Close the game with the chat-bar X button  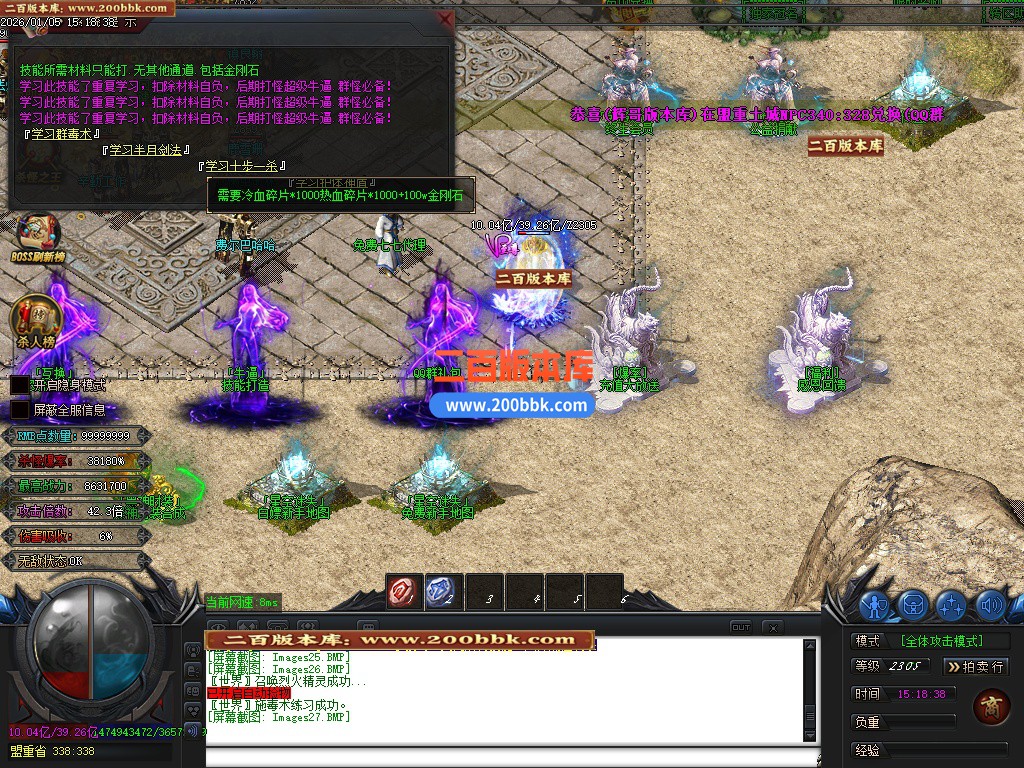coord(772,627)
